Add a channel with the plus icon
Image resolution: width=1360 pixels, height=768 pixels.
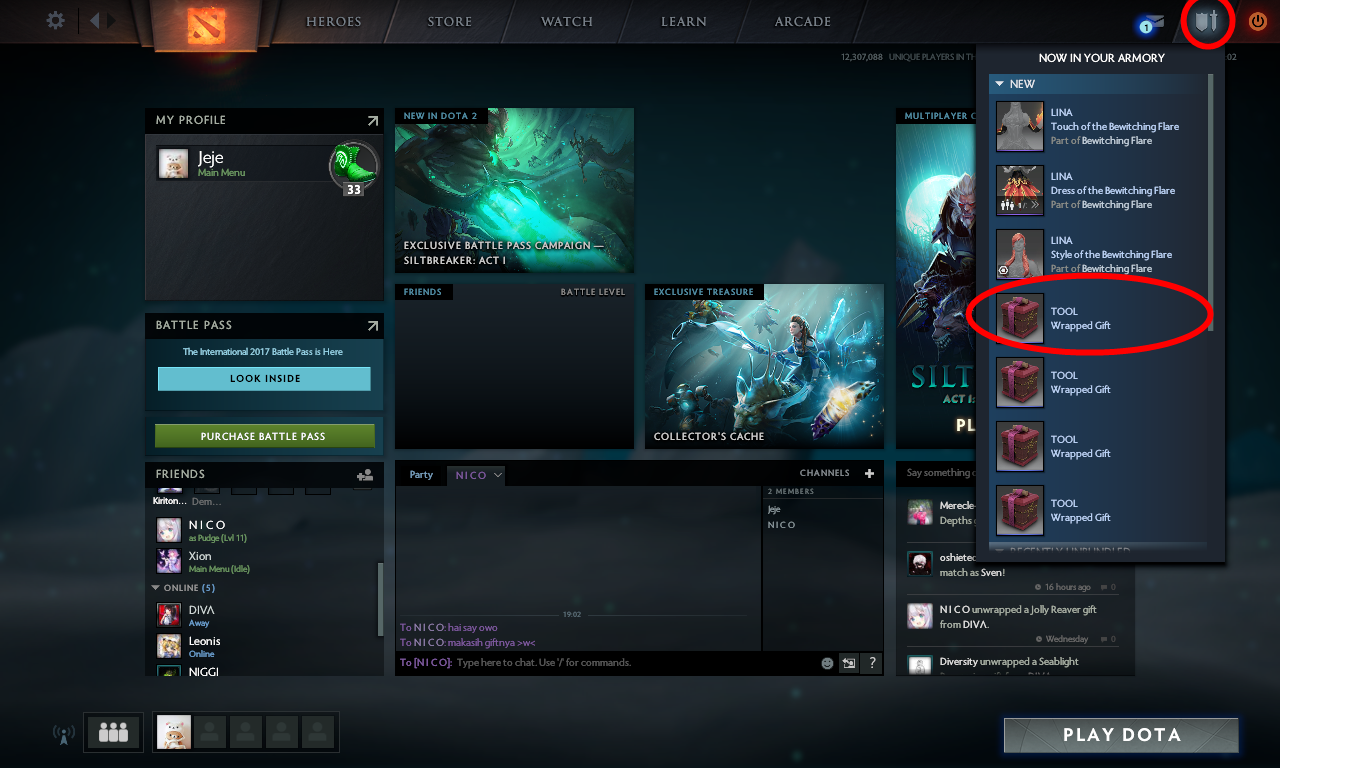(x=868, y=472)
